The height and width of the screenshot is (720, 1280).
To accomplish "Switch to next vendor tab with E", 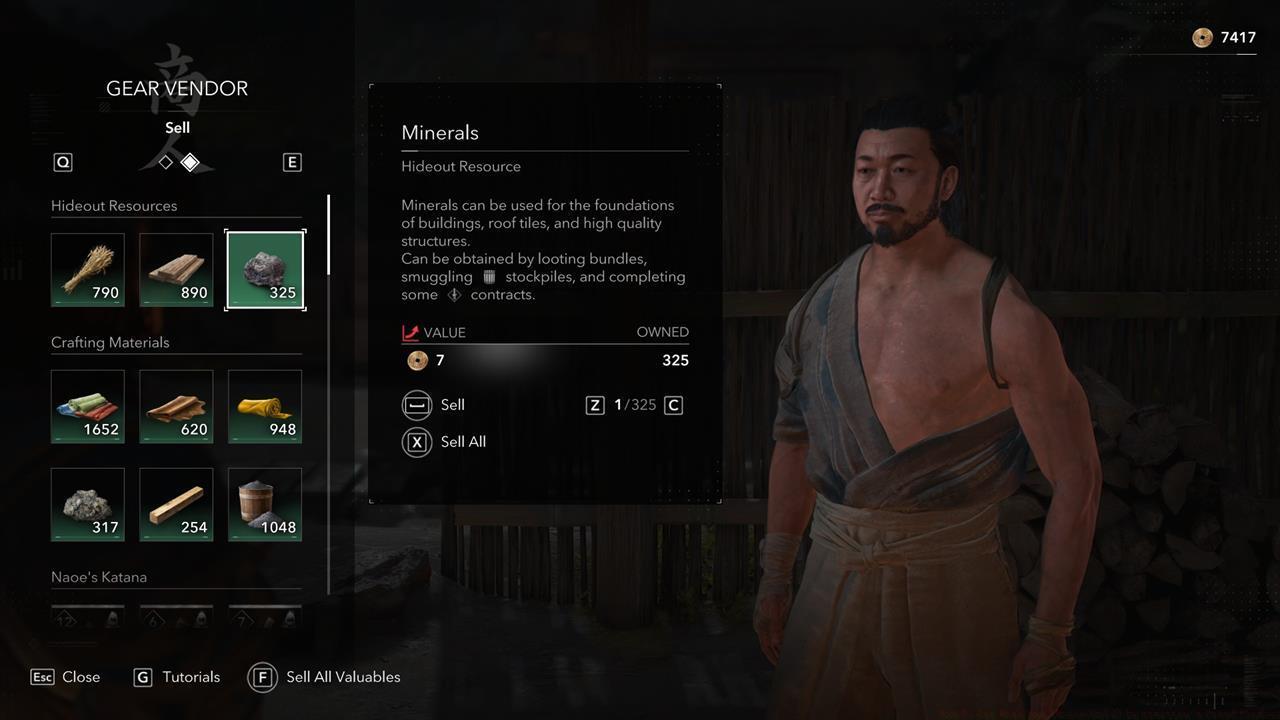I will pos(292,161).
